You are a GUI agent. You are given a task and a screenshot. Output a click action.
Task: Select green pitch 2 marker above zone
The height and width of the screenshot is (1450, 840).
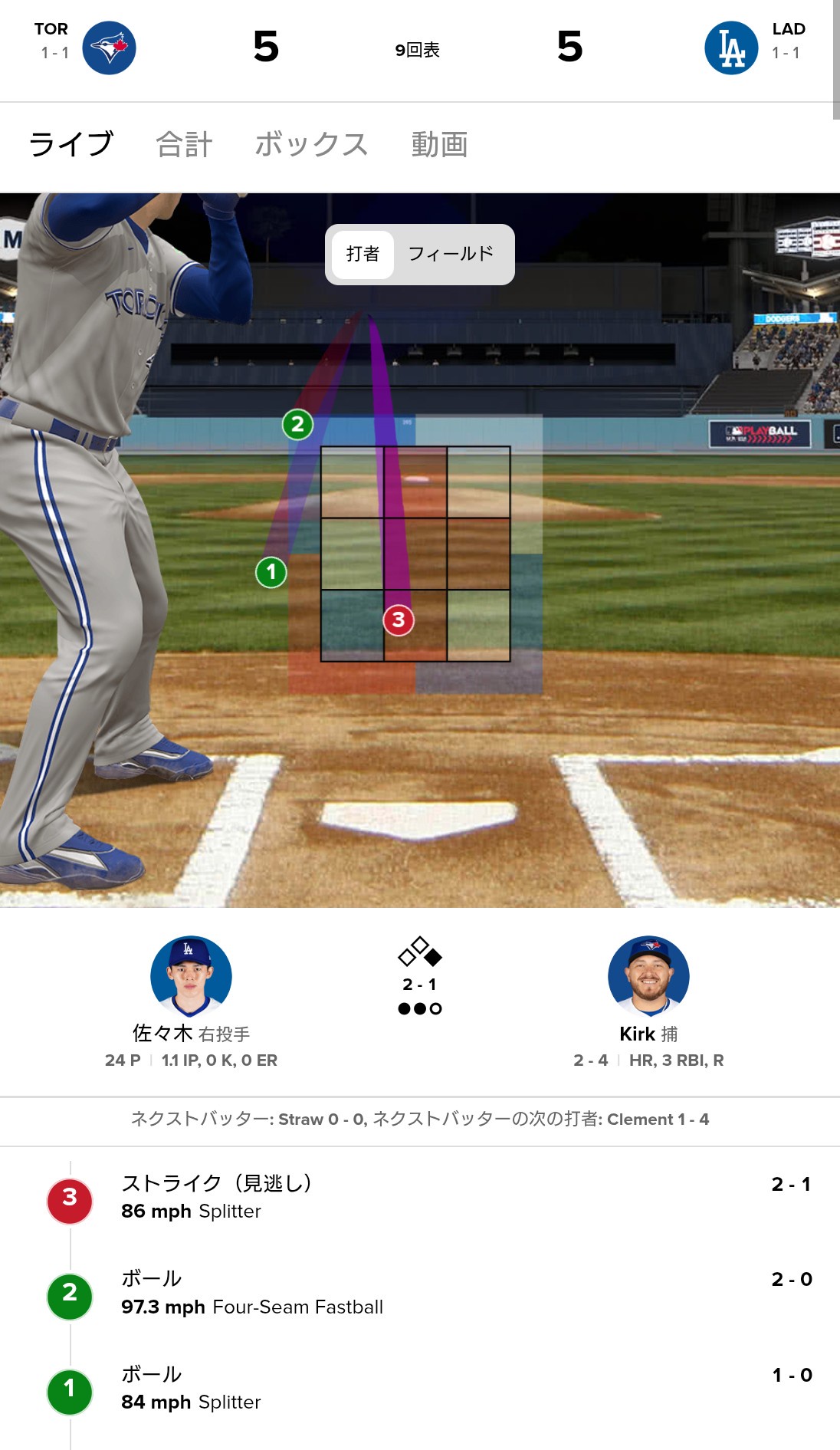pos(297,424)
